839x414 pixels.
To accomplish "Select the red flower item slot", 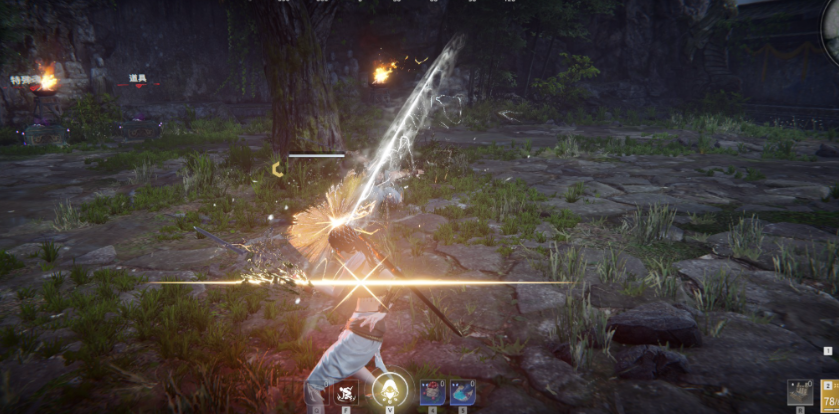I will [431, 393].
